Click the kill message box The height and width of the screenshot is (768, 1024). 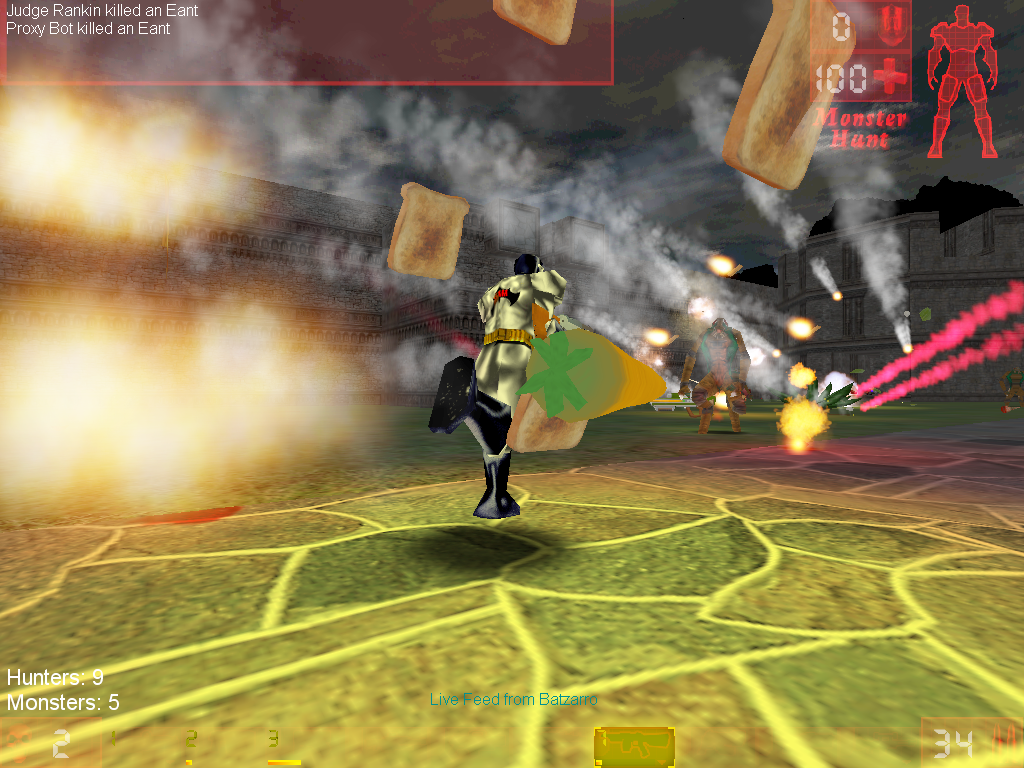point(305,42)
